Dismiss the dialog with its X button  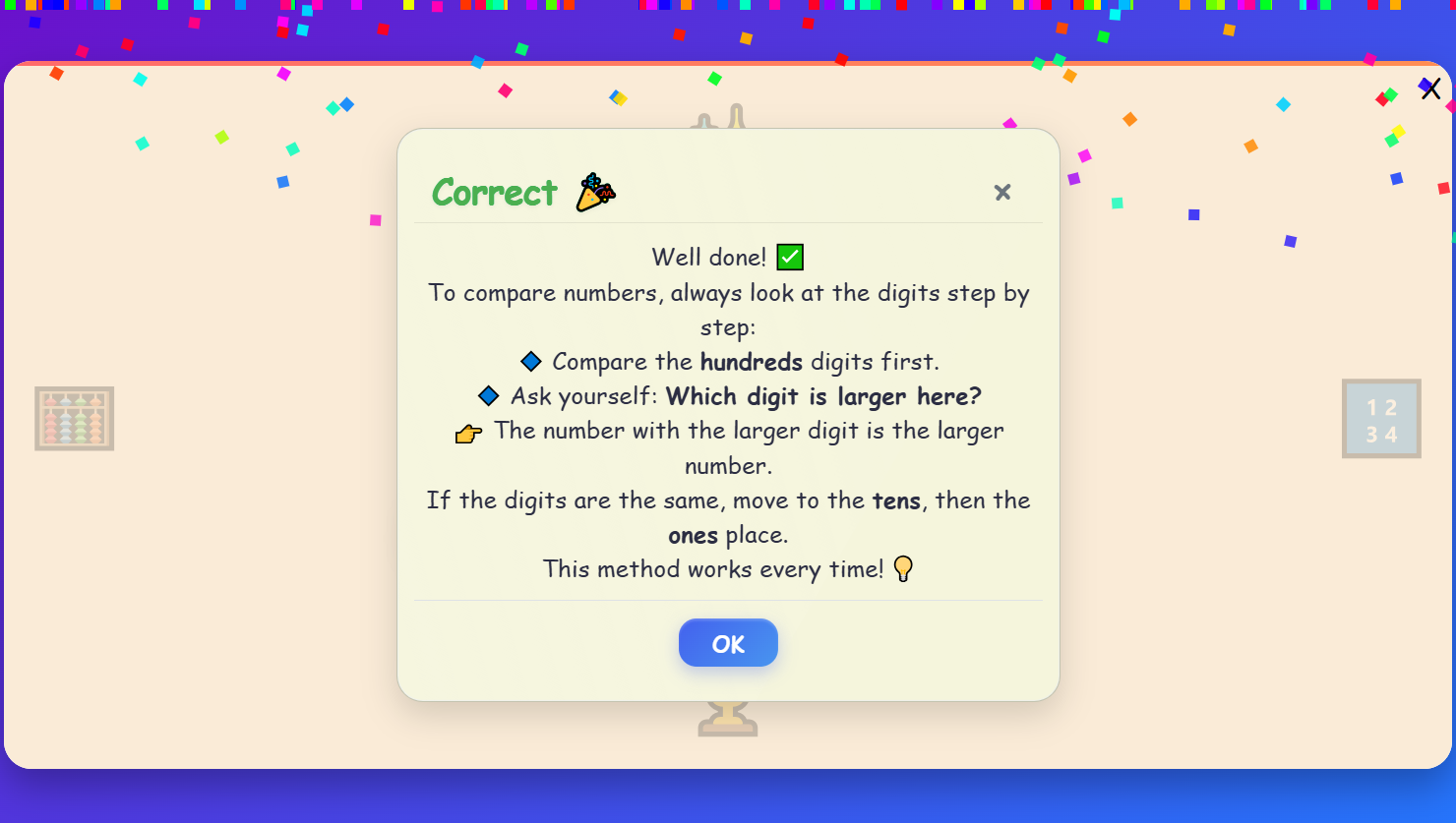(x=1001, y=192)
